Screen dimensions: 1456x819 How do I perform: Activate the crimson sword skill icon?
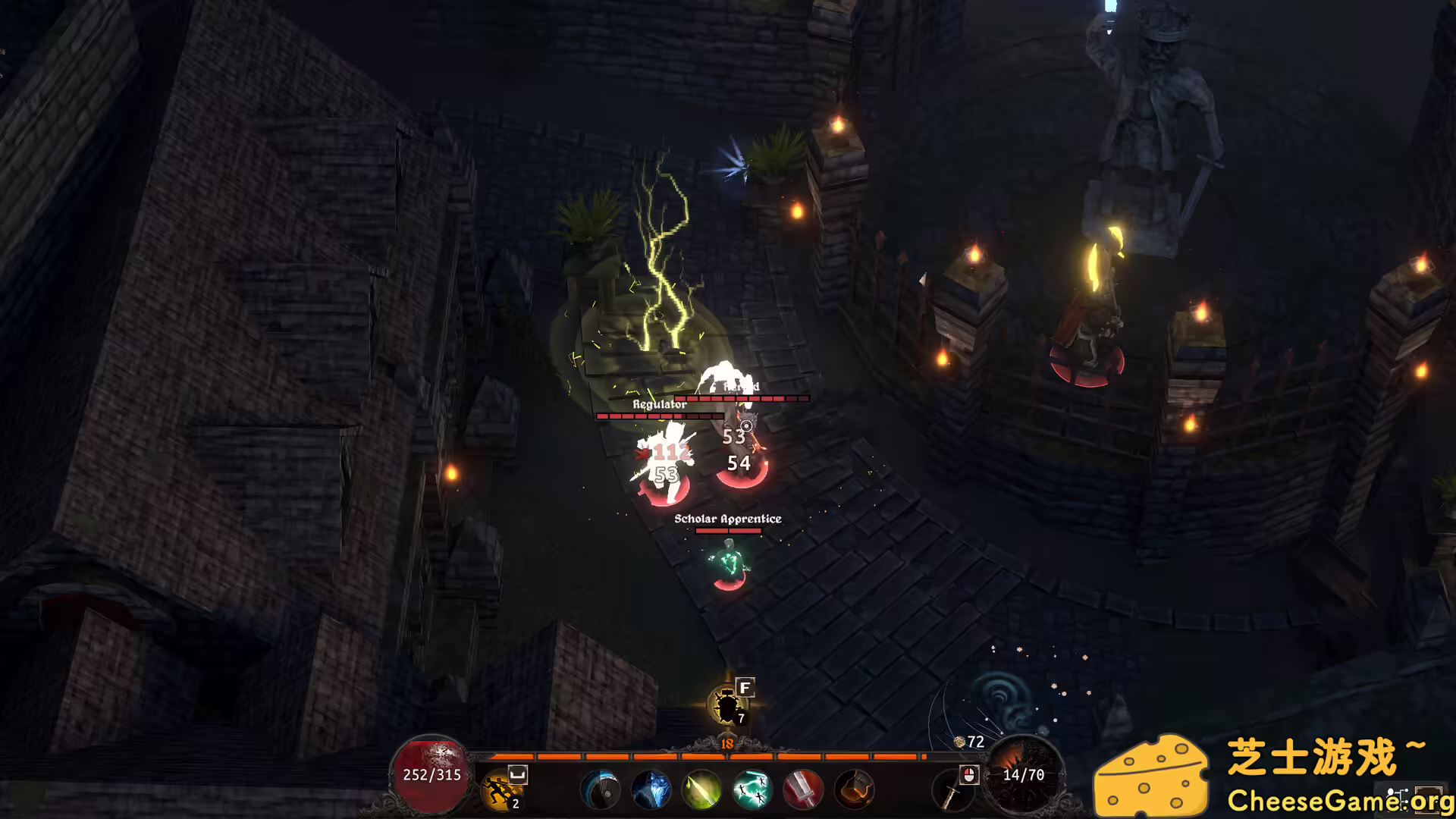802,789
